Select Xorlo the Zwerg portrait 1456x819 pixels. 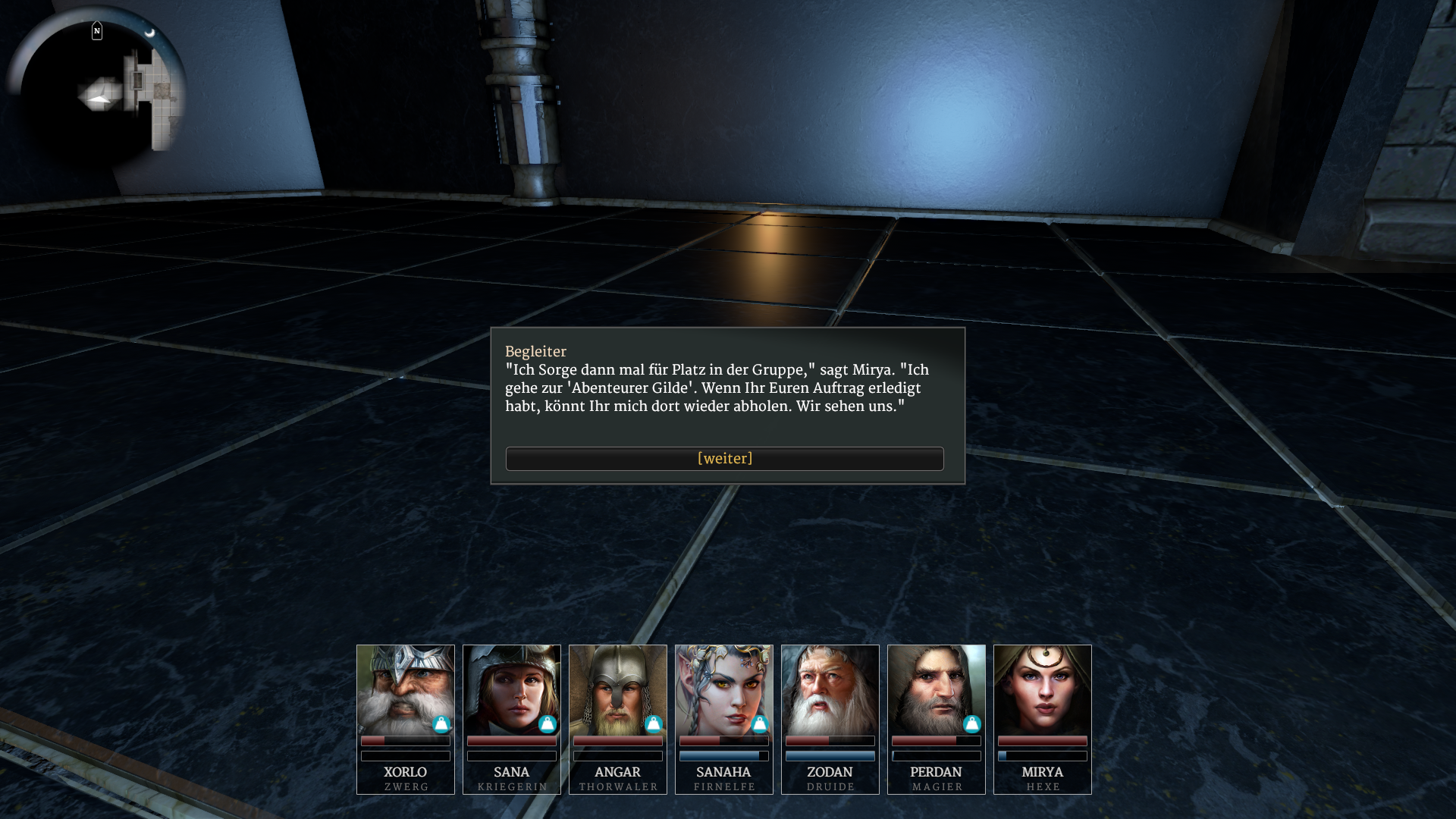click(405, 689)
